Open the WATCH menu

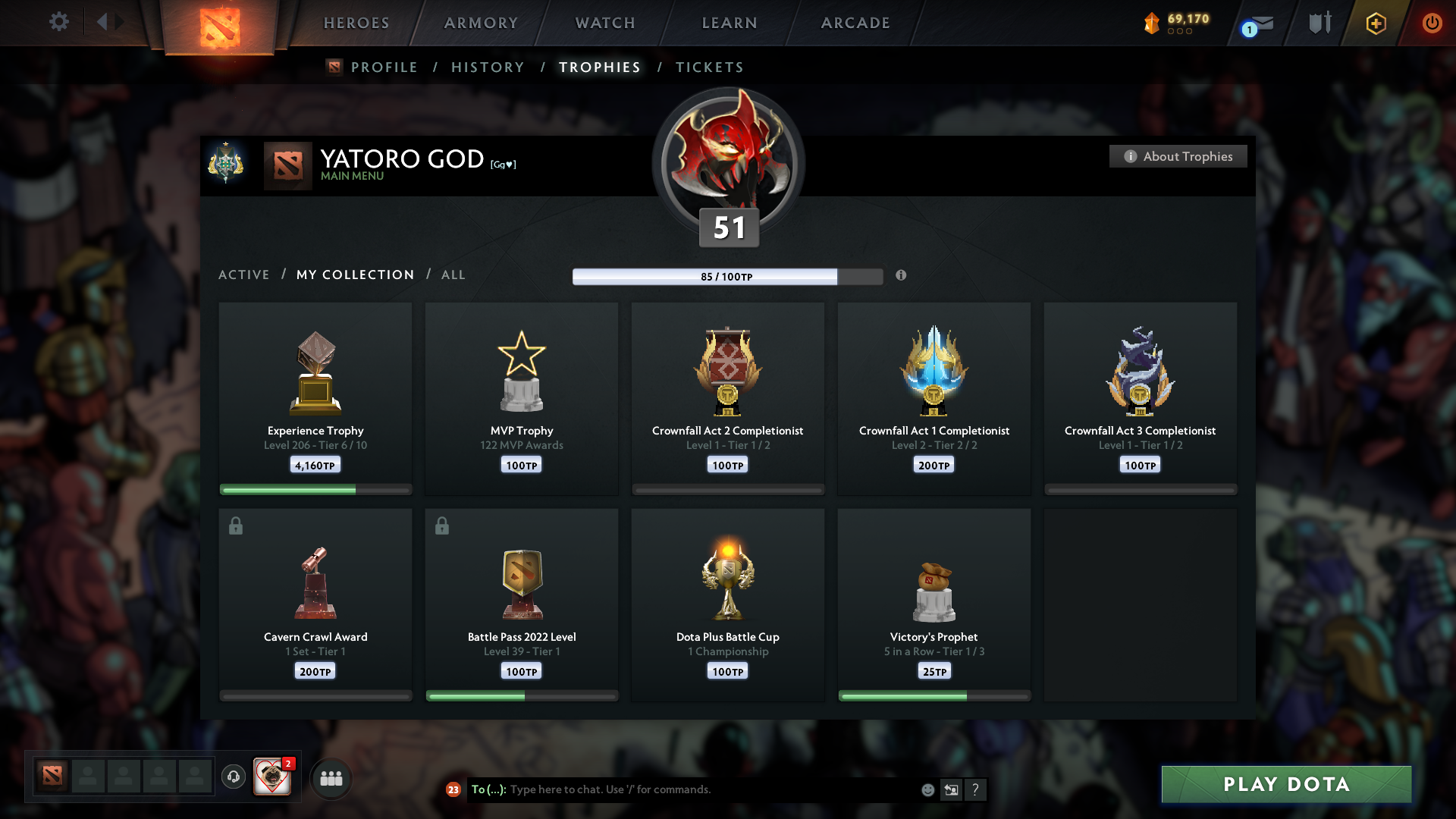click(x=604, y=23)
